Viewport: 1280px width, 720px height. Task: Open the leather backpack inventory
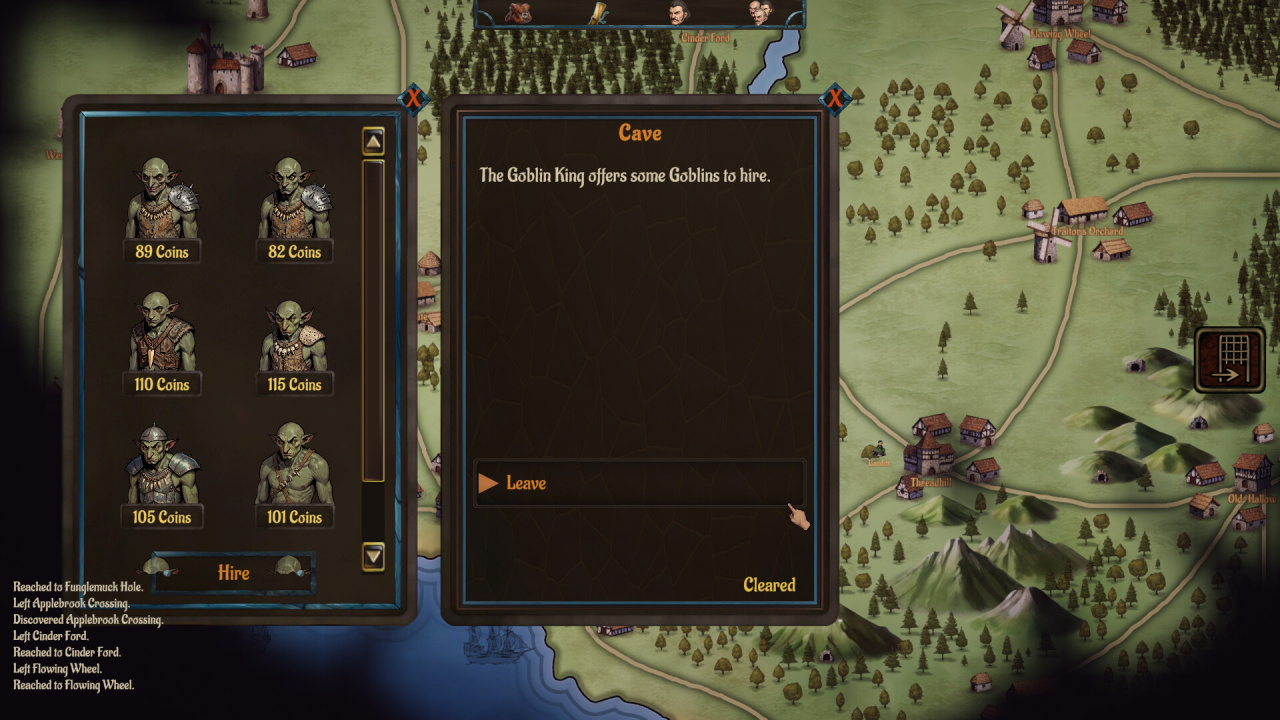518,12
